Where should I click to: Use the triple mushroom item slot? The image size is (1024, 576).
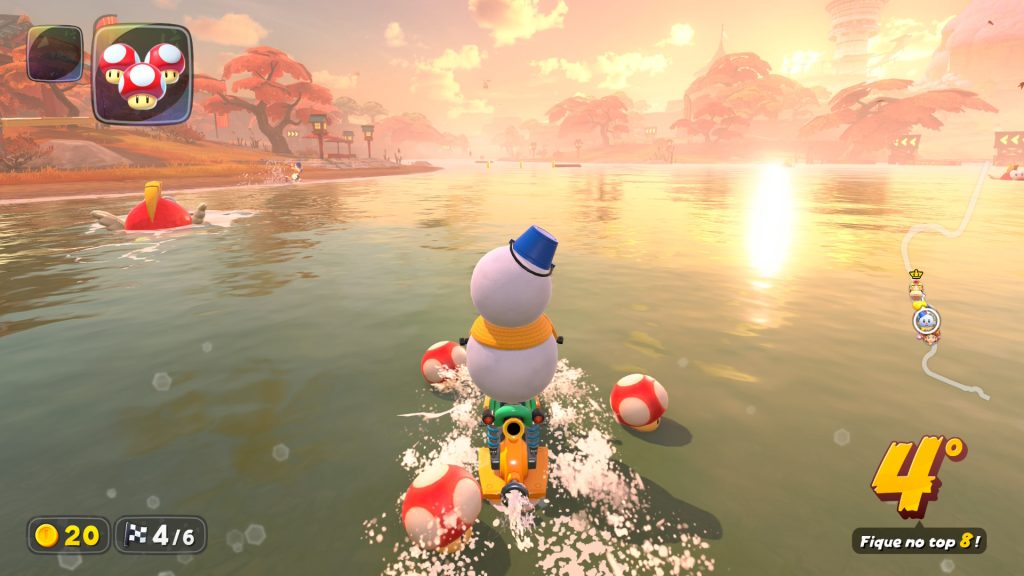tap(141, 73)
